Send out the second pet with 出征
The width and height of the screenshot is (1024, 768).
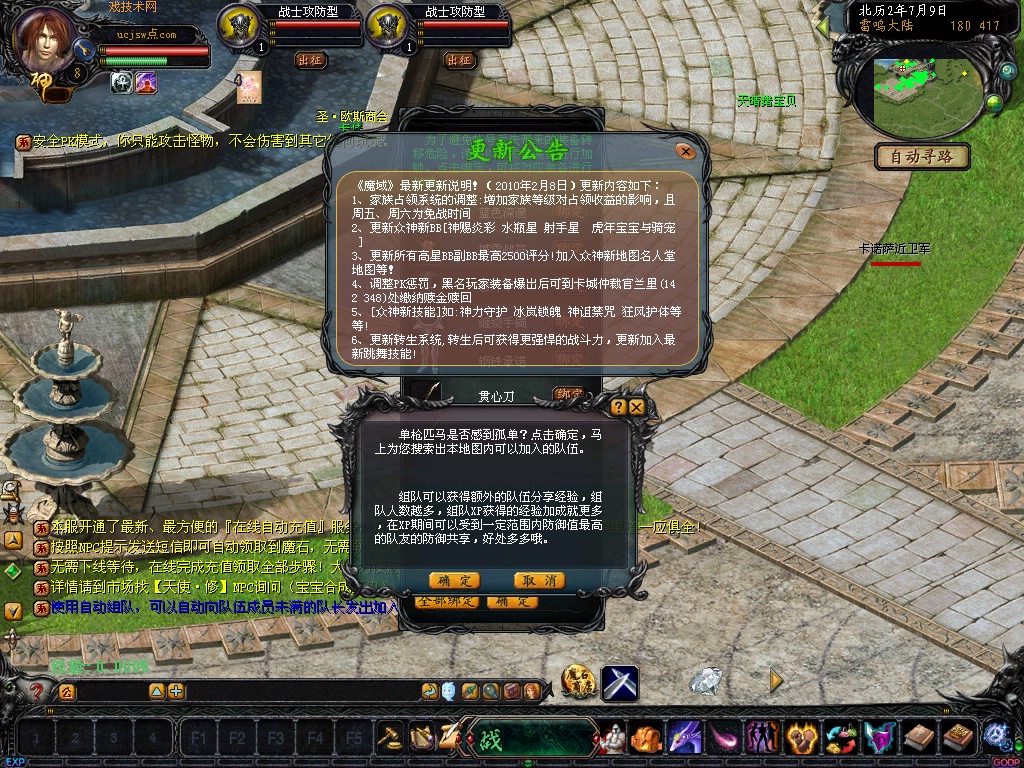(459, 60)
